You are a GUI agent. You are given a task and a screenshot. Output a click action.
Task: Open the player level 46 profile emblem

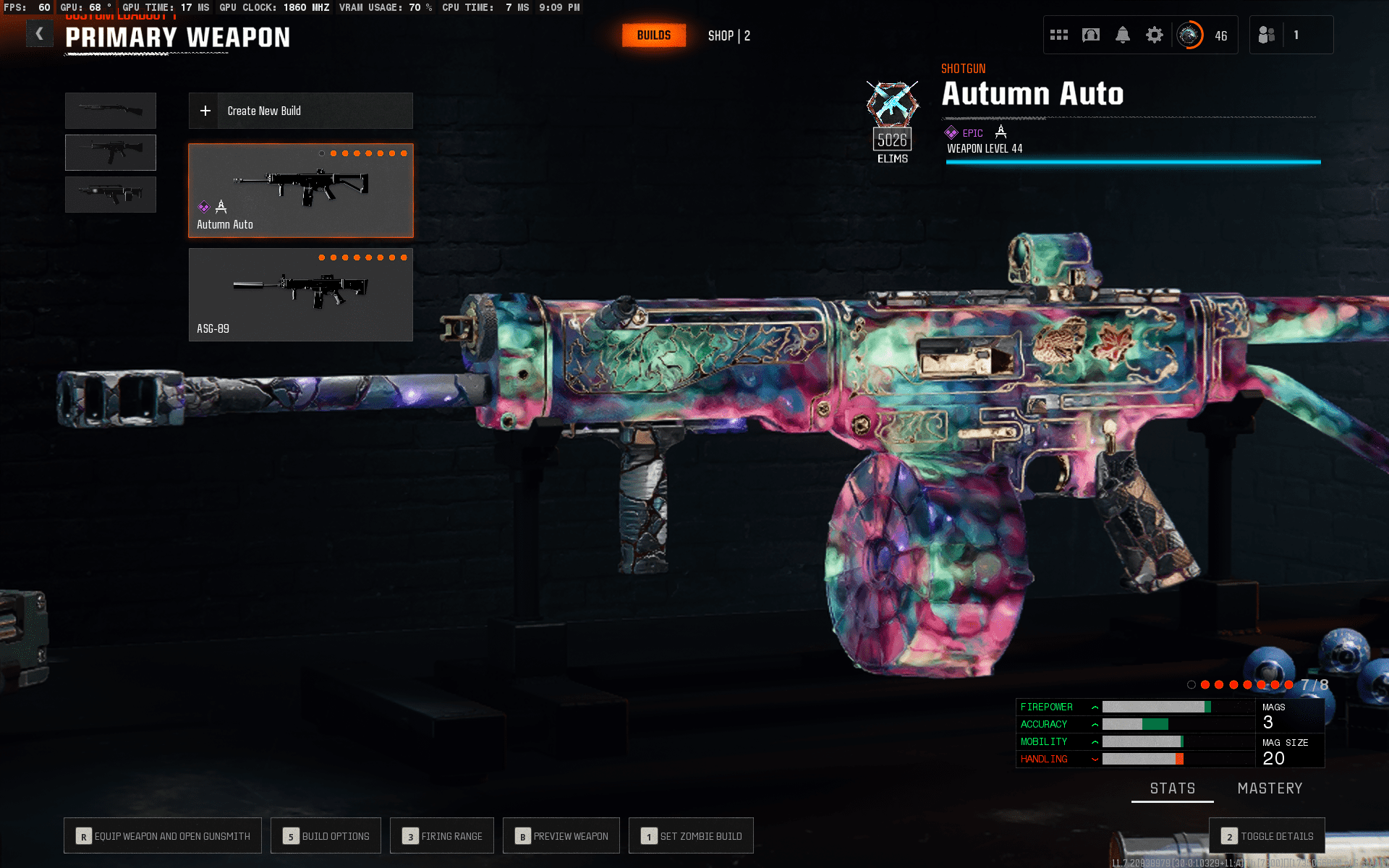point(1190,35)
